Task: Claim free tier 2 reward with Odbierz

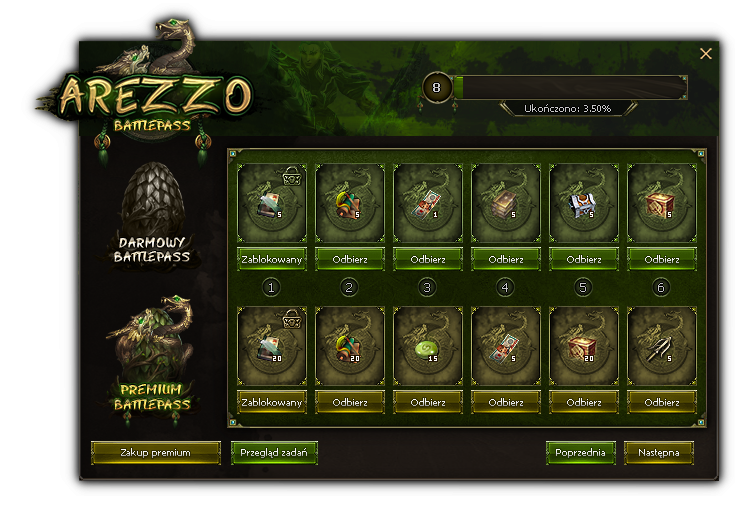Action: (349, 259)
